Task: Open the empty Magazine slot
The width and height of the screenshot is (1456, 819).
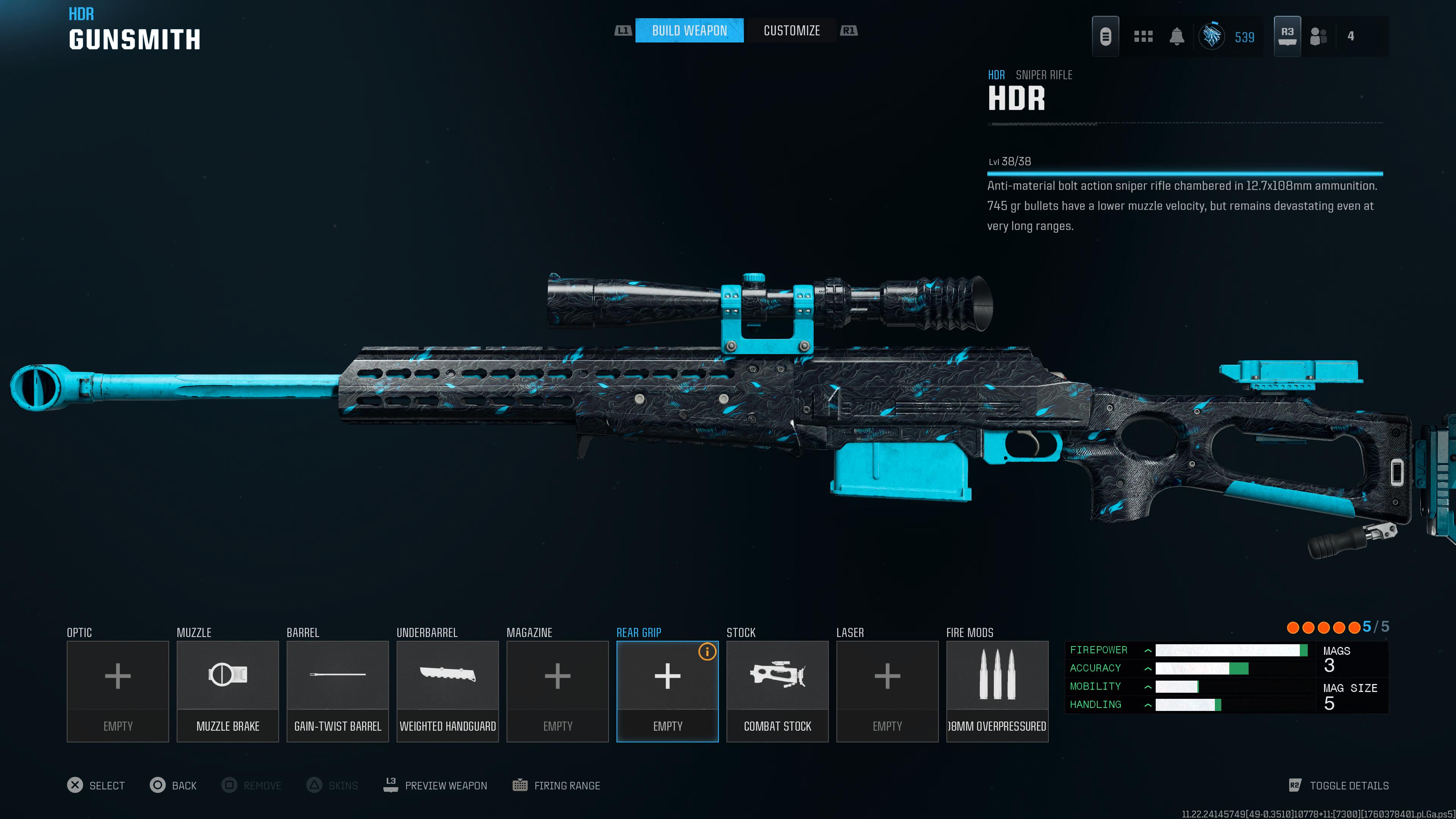Action: [x=557, y=691]
